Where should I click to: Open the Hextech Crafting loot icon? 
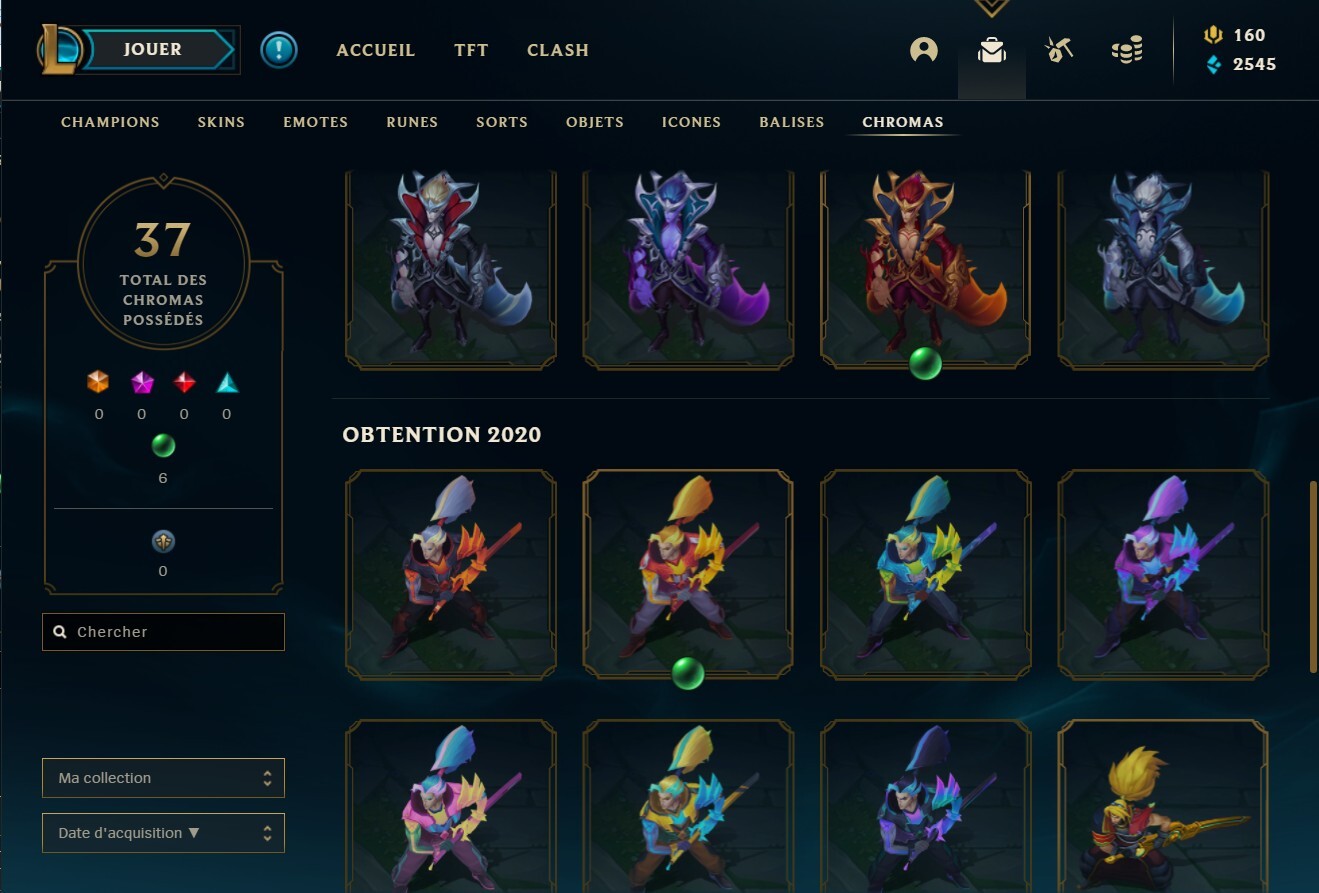(x=1059, y=49)
